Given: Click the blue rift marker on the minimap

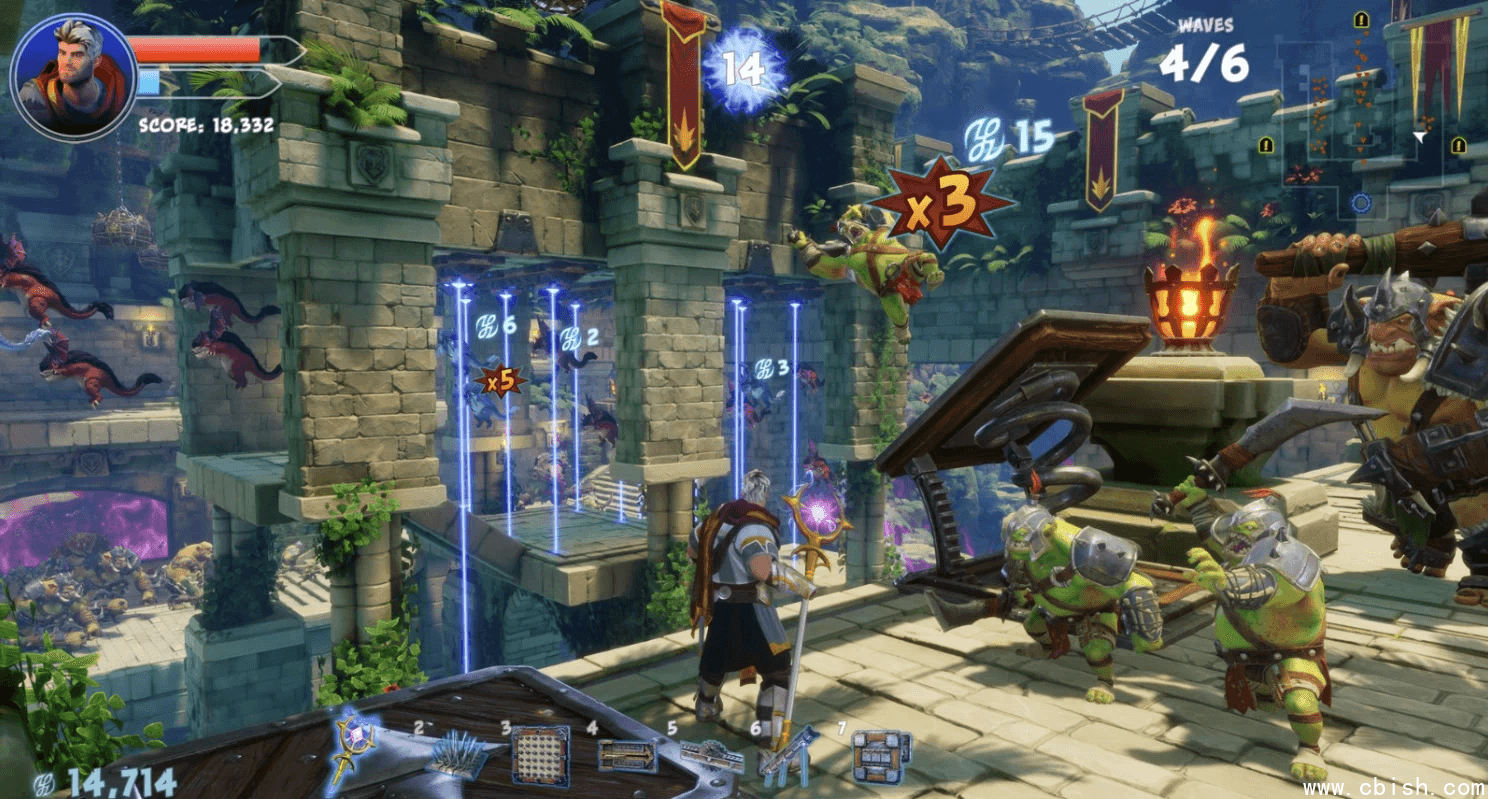Looking at the screenshot, I should [1360, 203].
